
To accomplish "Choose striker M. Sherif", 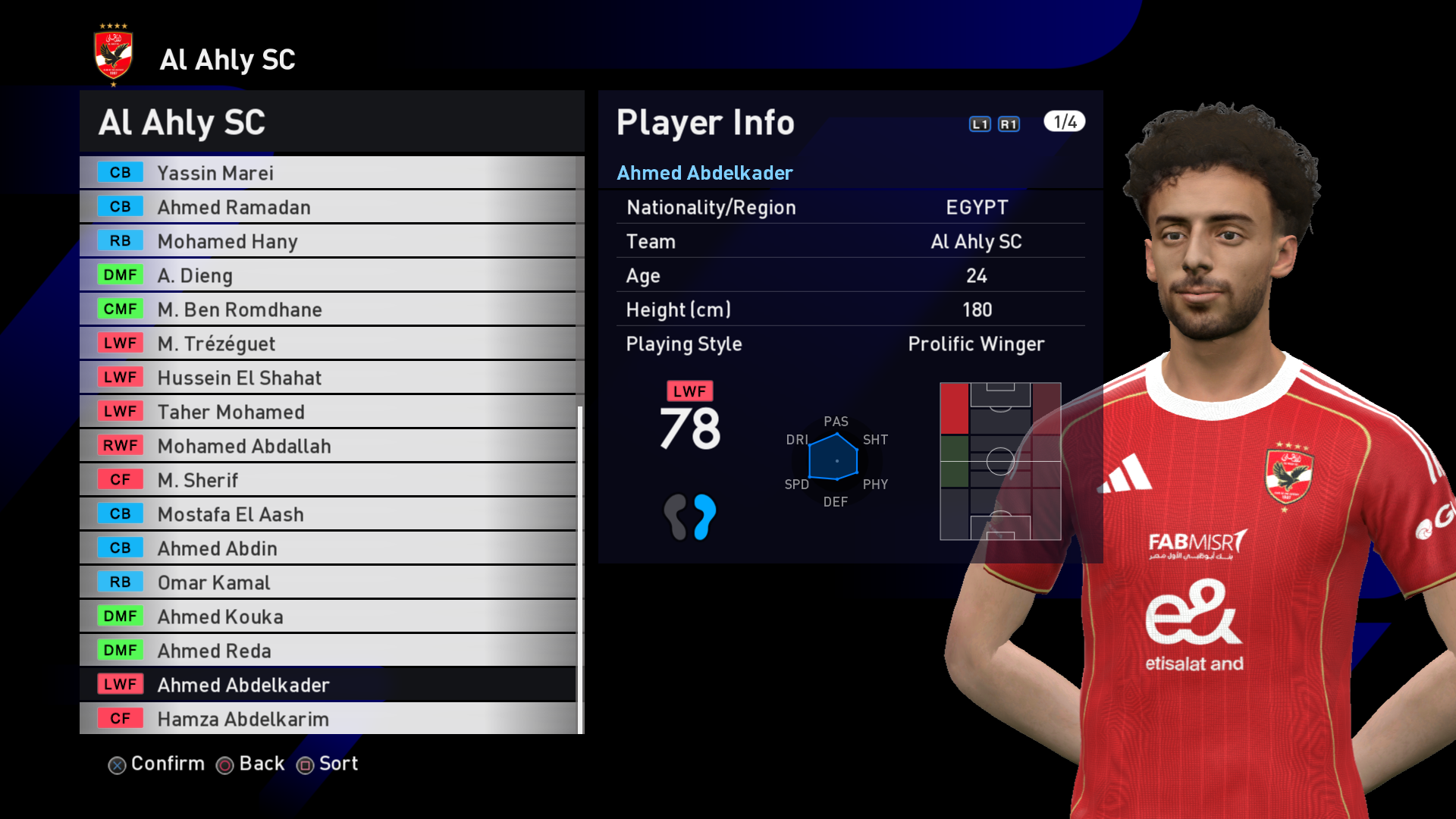I will 328,480.
